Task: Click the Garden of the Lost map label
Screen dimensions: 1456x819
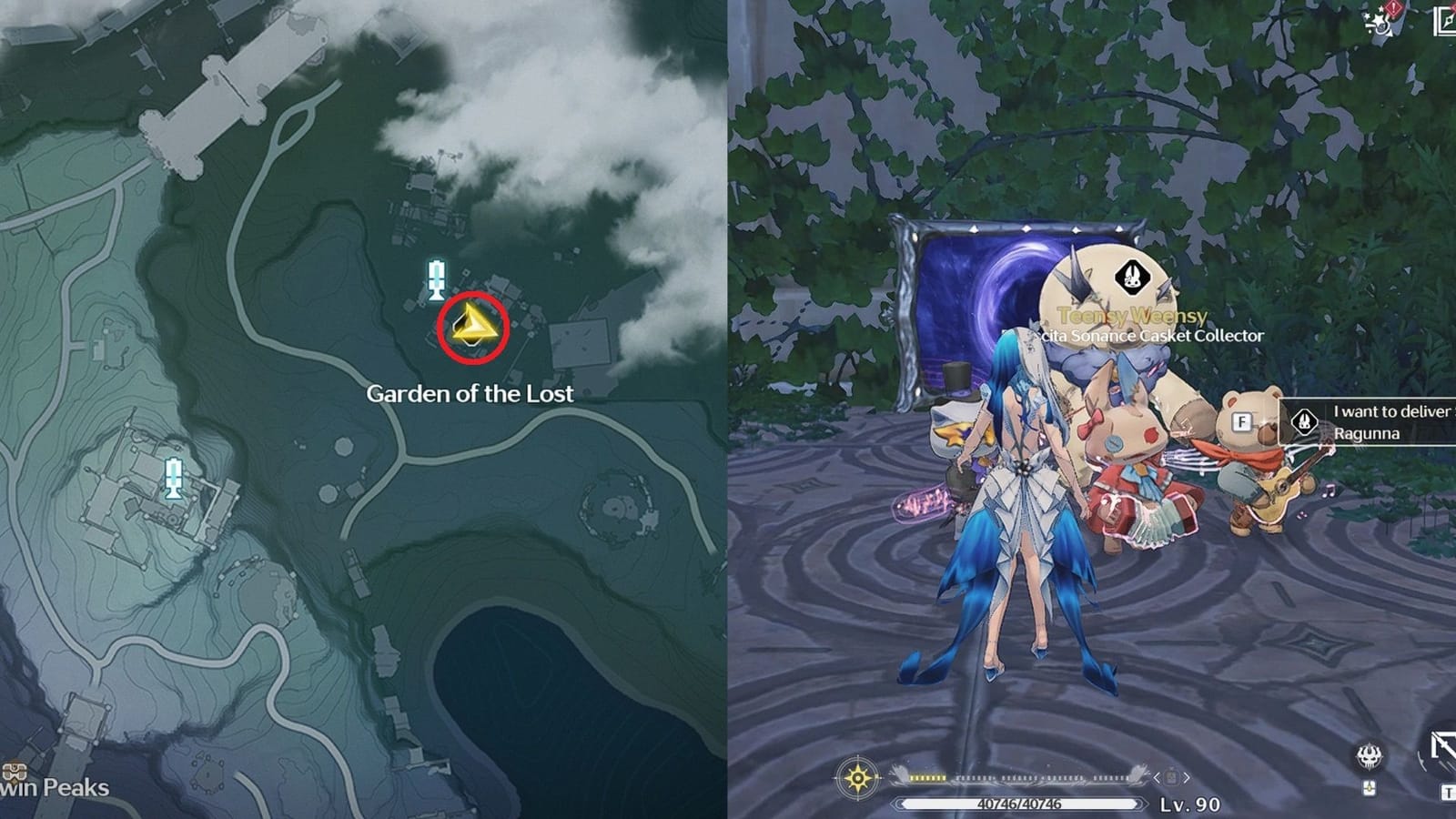Action: [470, 395]
